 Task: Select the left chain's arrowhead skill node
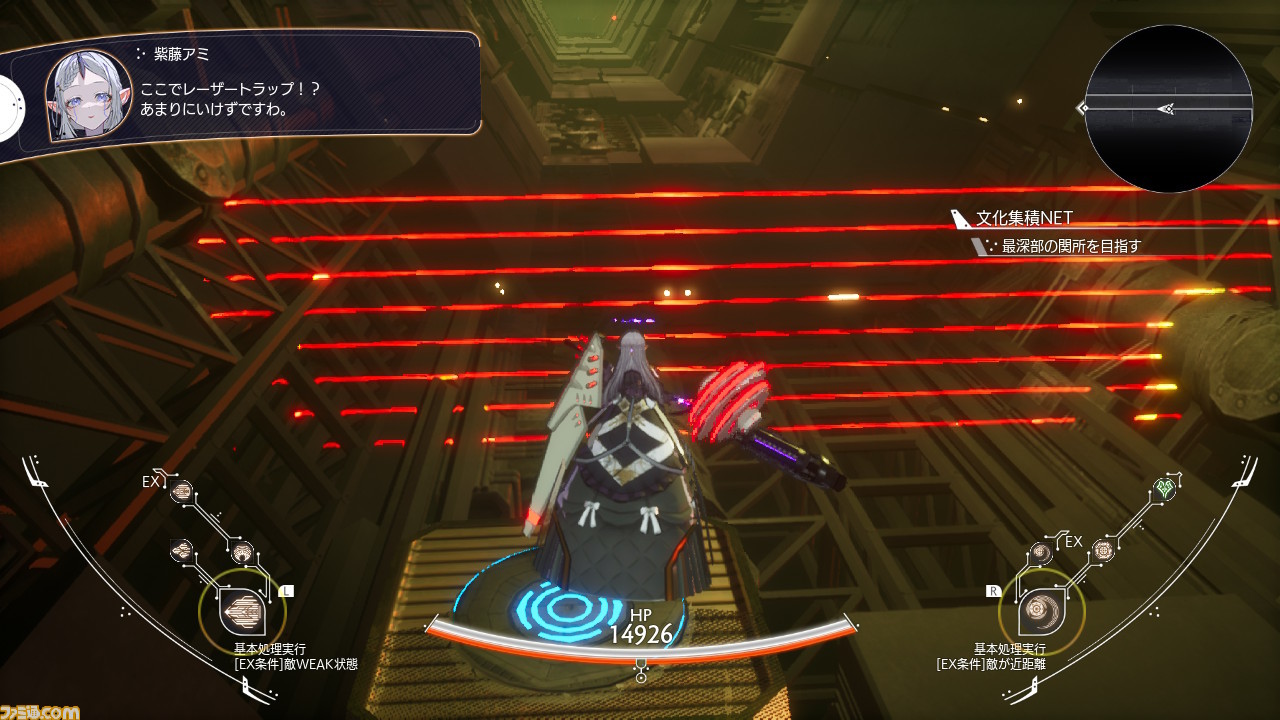click(183, 548)
